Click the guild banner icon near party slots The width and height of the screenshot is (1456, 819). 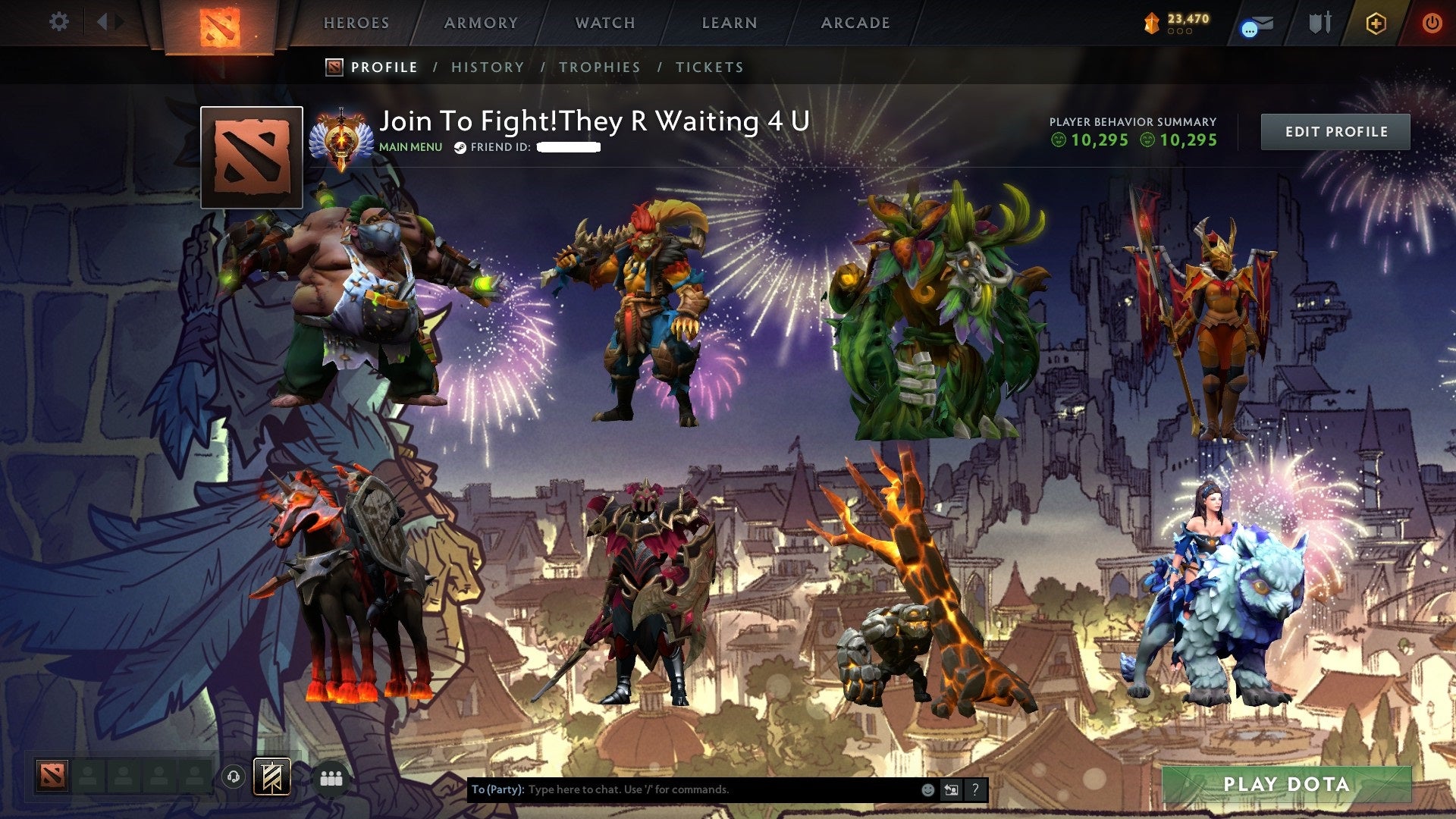coord(271,777)
